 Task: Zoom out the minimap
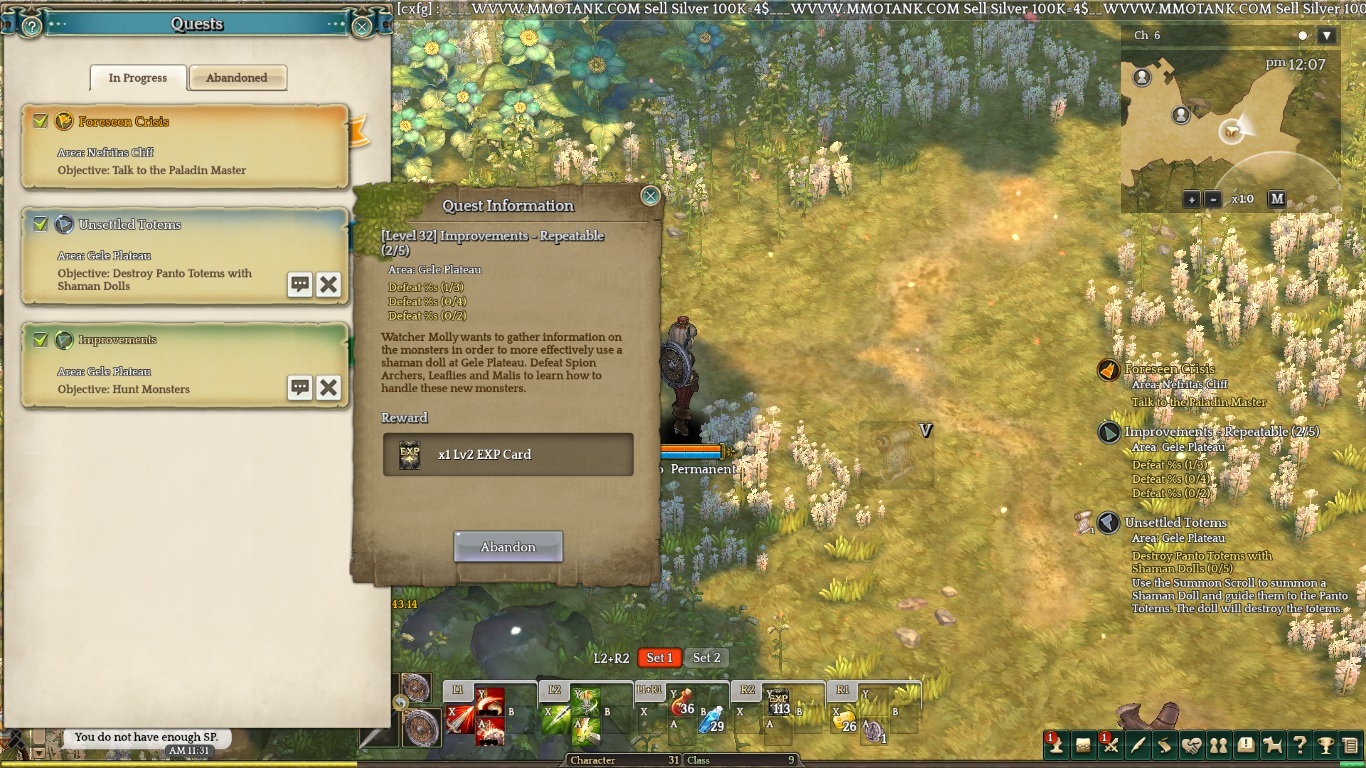pyautogui.click(x=1213, y=199)
